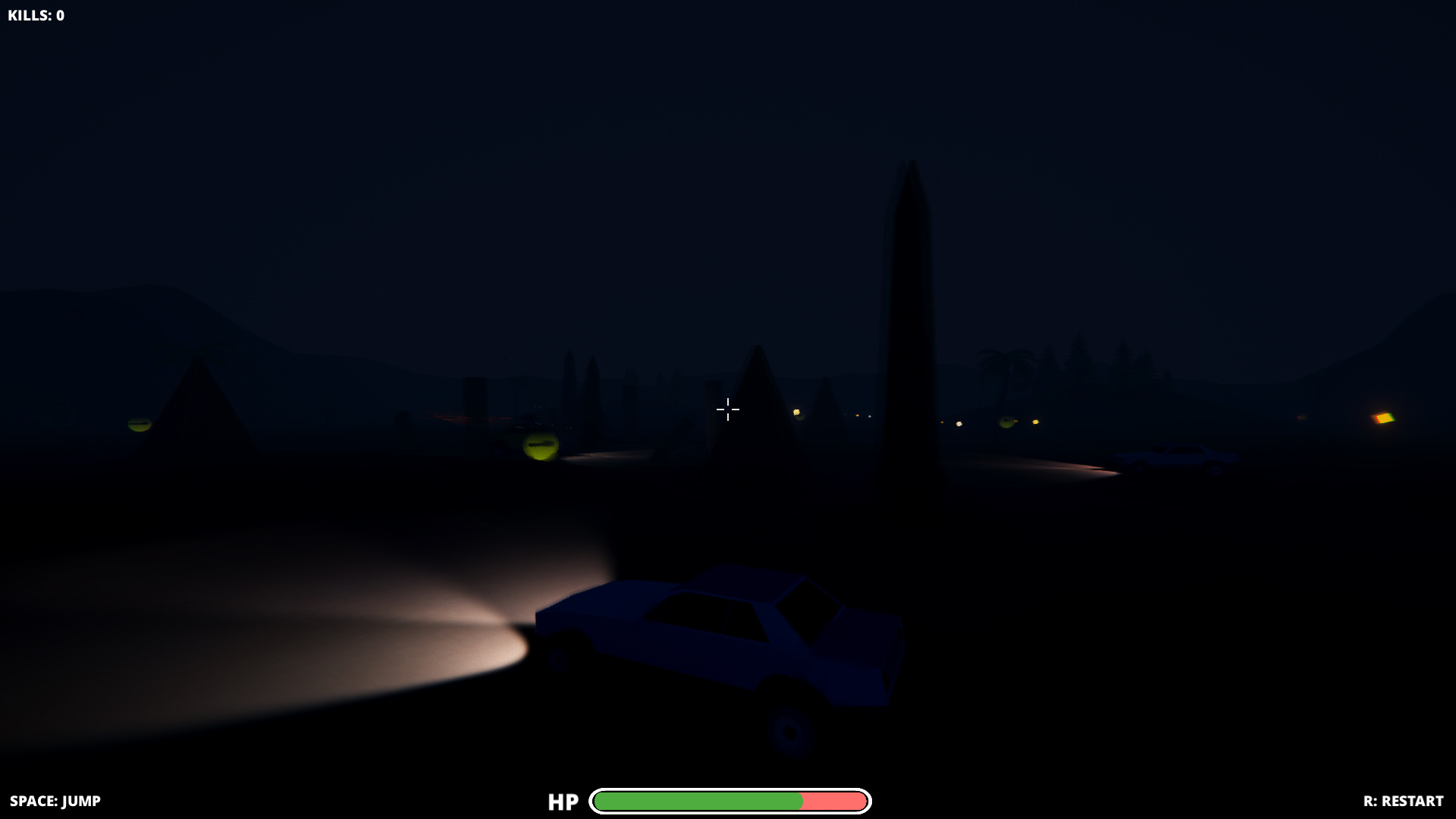Click the car's rear wheel
1456x819 pixels.
coord(789,732)
